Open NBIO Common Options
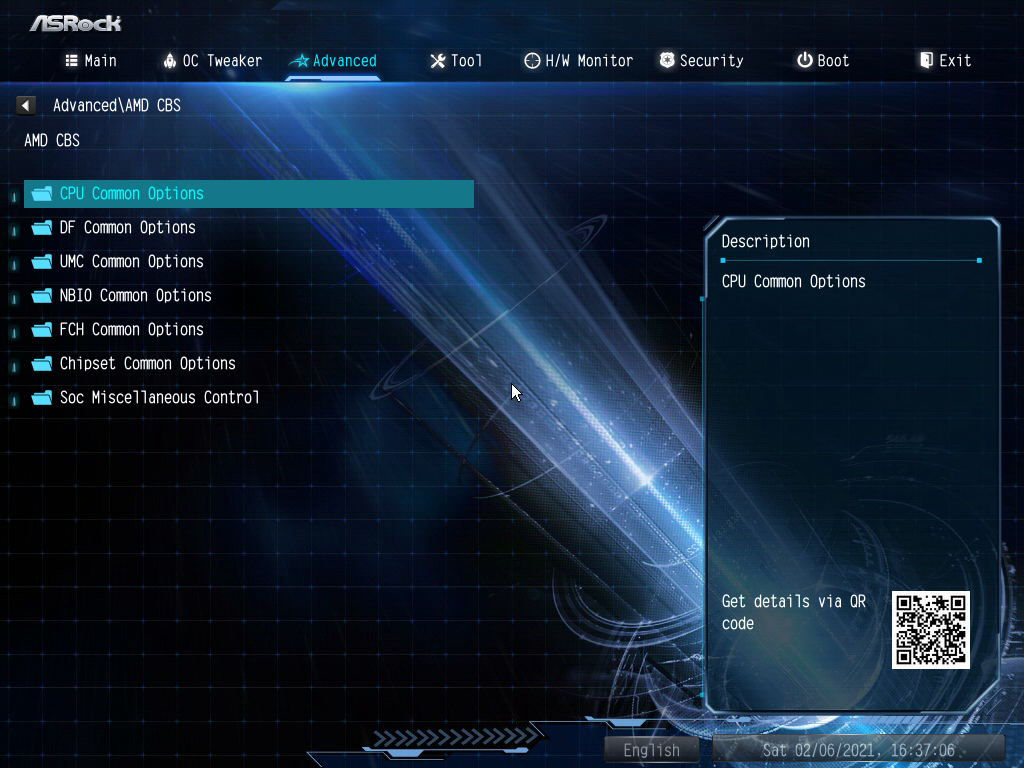Viewport: 1024px width, 768px height. (x=135, y=296)
